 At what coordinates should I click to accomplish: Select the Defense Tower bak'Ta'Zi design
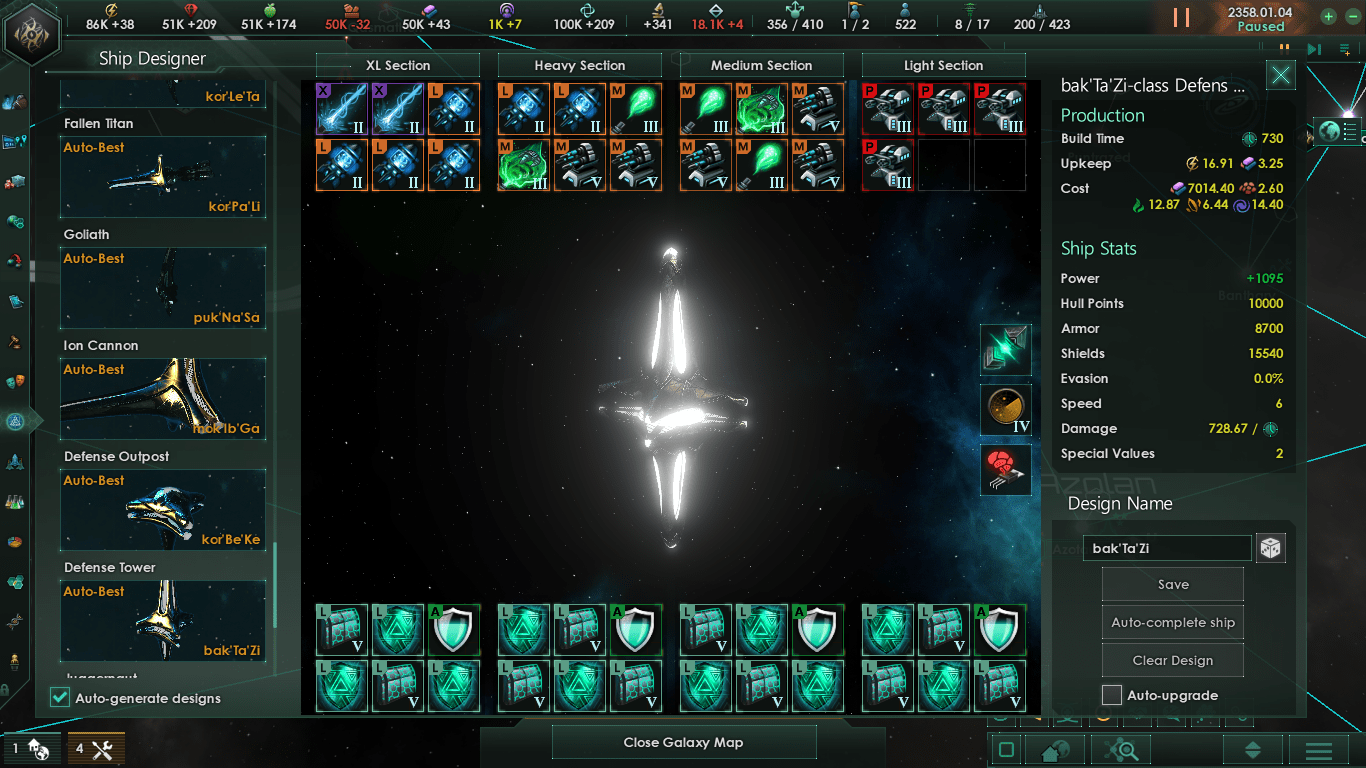pos(163,621)
